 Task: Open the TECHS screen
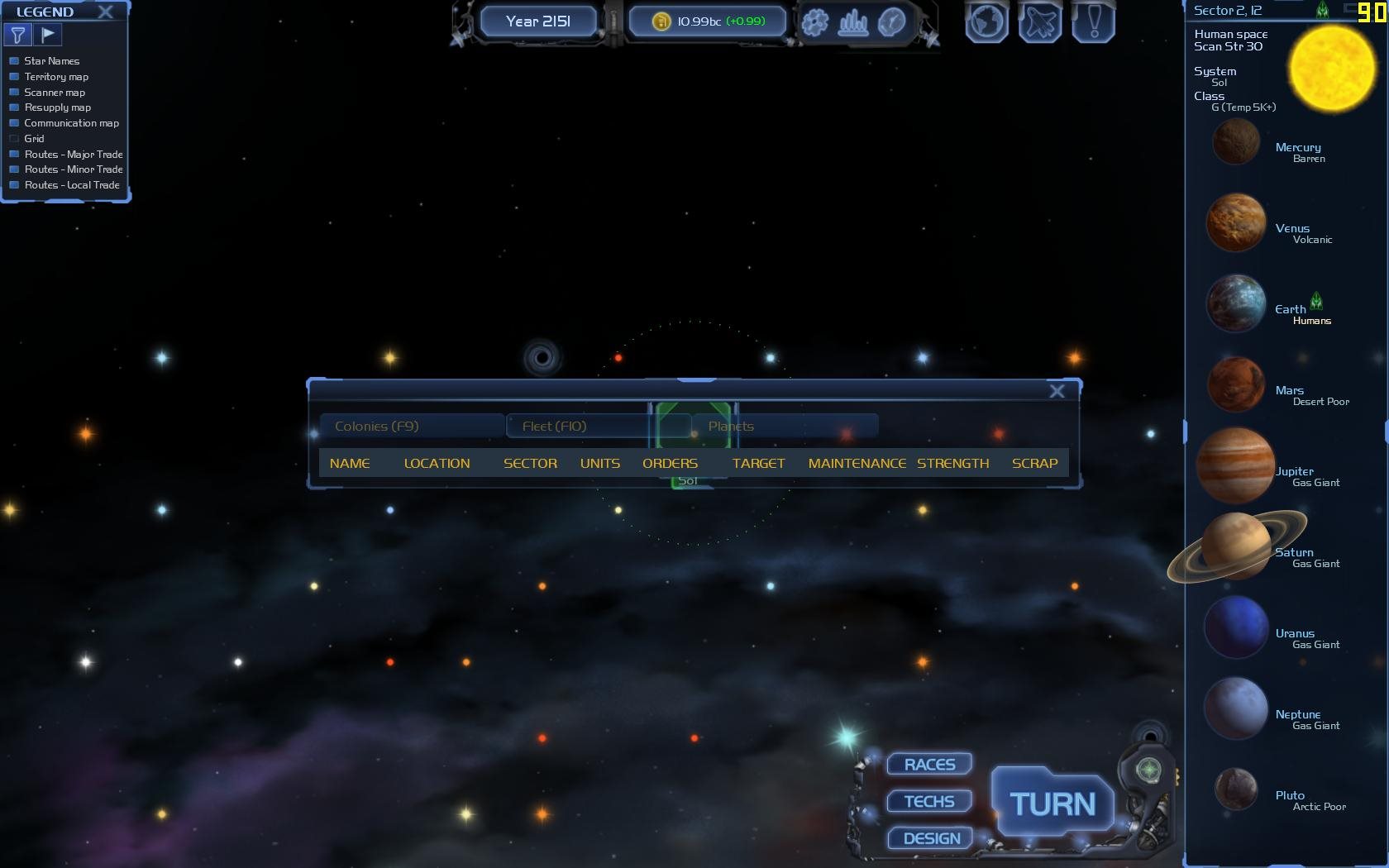coord(929,801)
